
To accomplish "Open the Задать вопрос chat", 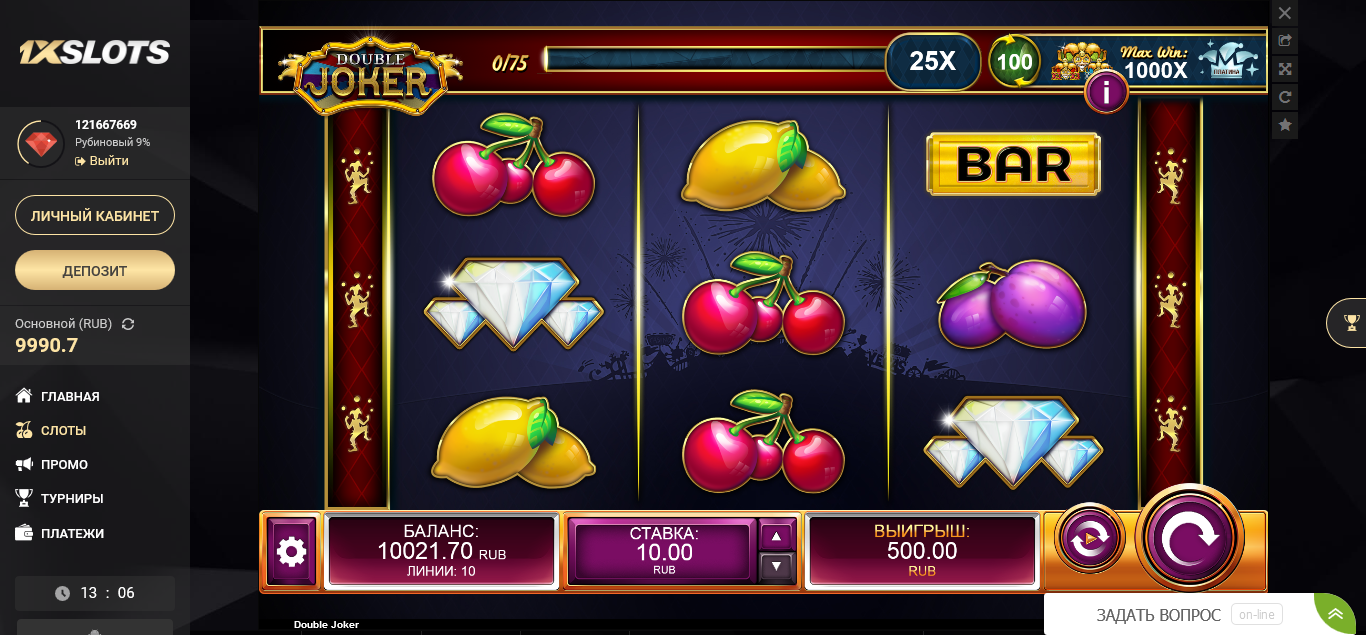I will (1158, 615).
